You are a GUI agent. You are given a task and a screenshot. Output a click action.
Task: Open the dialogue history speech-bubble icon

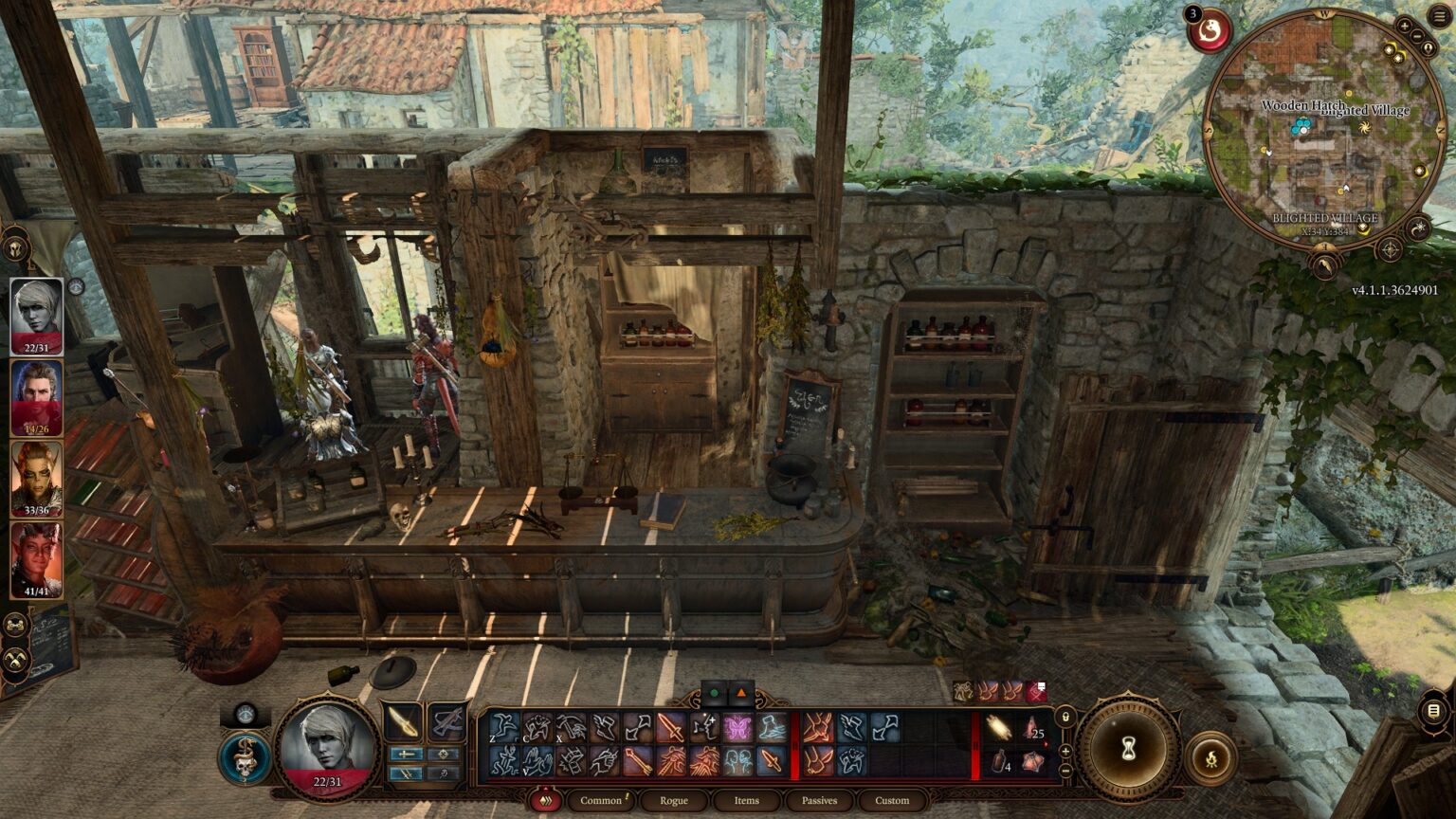tap(1433, 709)
